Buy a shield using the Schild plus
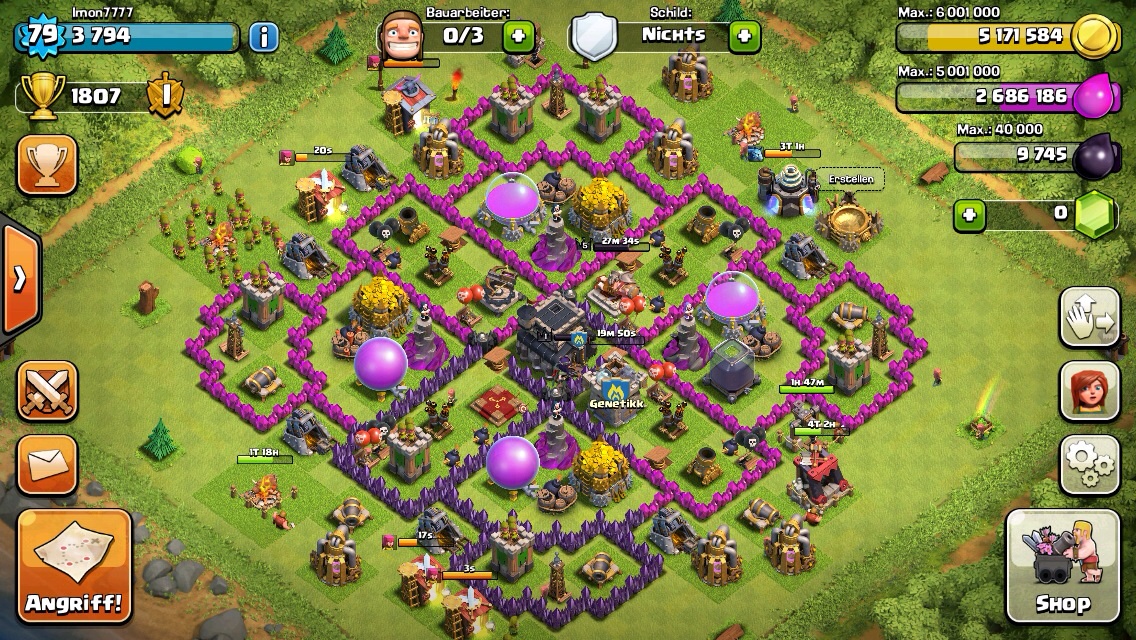The image size is (1136, 640). pos(743,38)
